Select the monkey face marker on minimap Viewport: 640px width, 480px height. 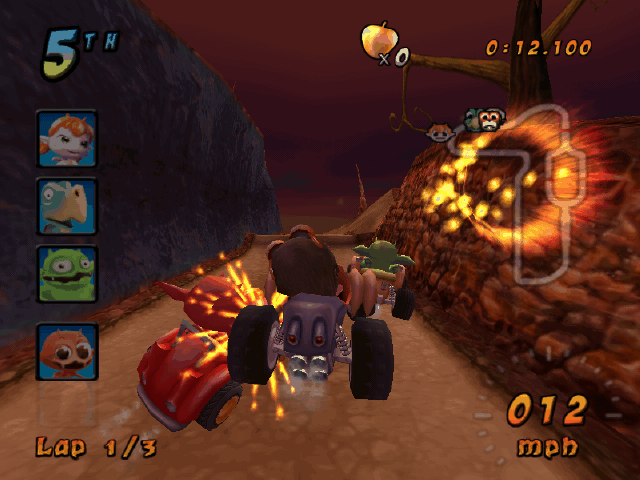488,120
